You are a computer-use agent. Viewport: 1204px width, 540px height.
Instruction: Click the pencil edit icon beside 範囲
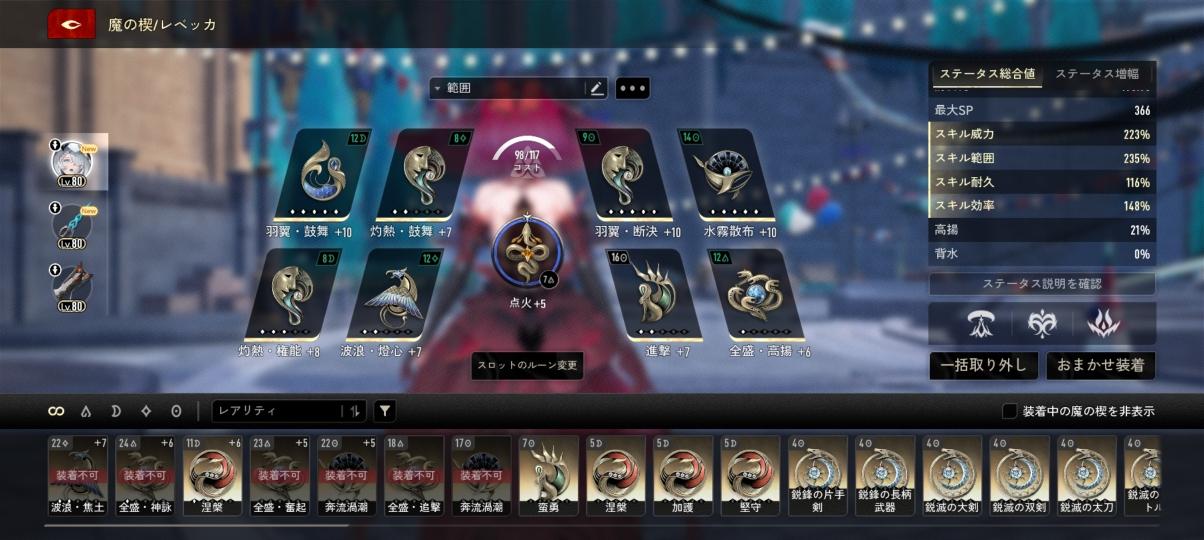pyautogui.click(x=597, y=88)
